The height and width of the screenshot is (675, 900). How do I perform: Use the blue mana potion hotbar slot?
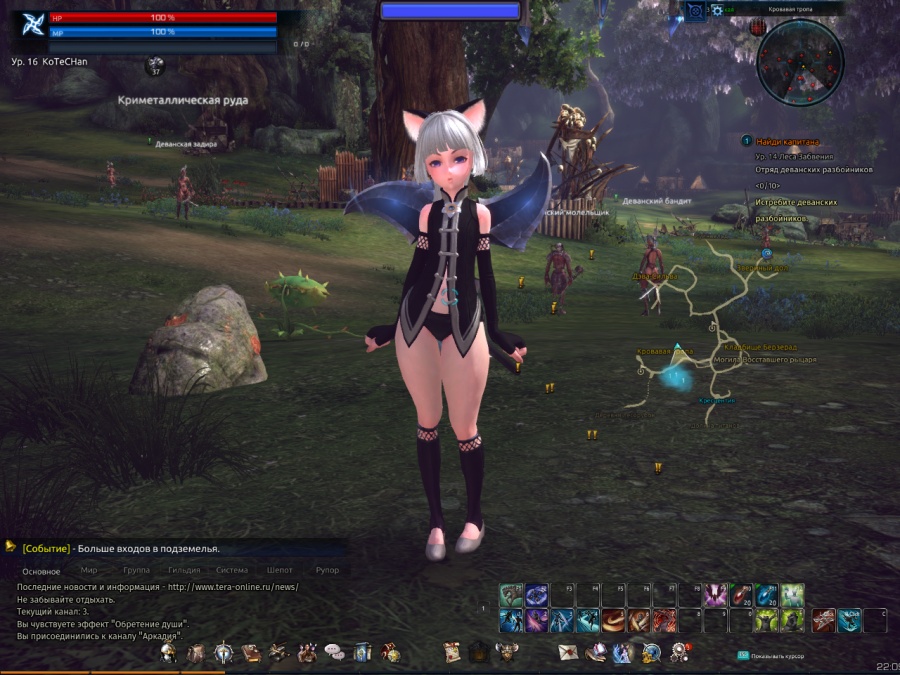tap(767, 596)
